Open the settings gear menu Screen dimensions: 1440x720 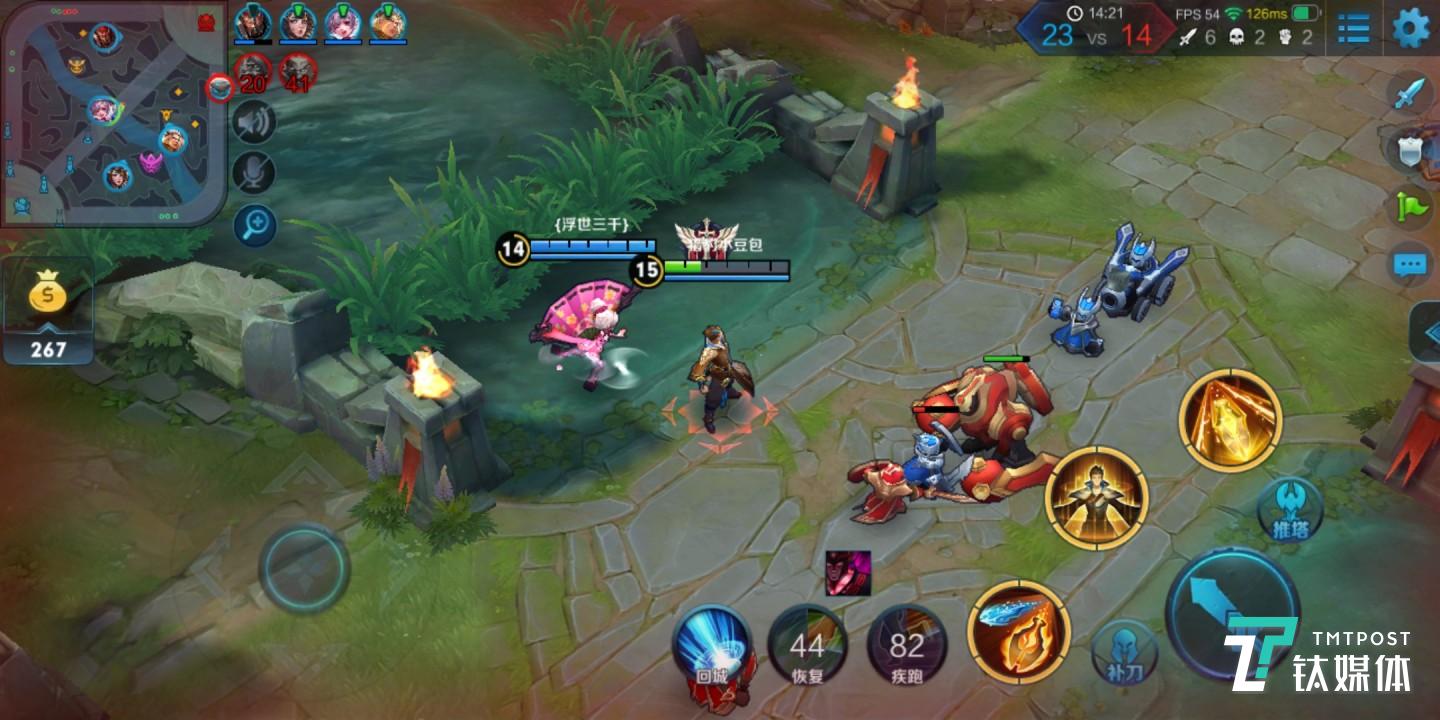tap(1411, 28)
